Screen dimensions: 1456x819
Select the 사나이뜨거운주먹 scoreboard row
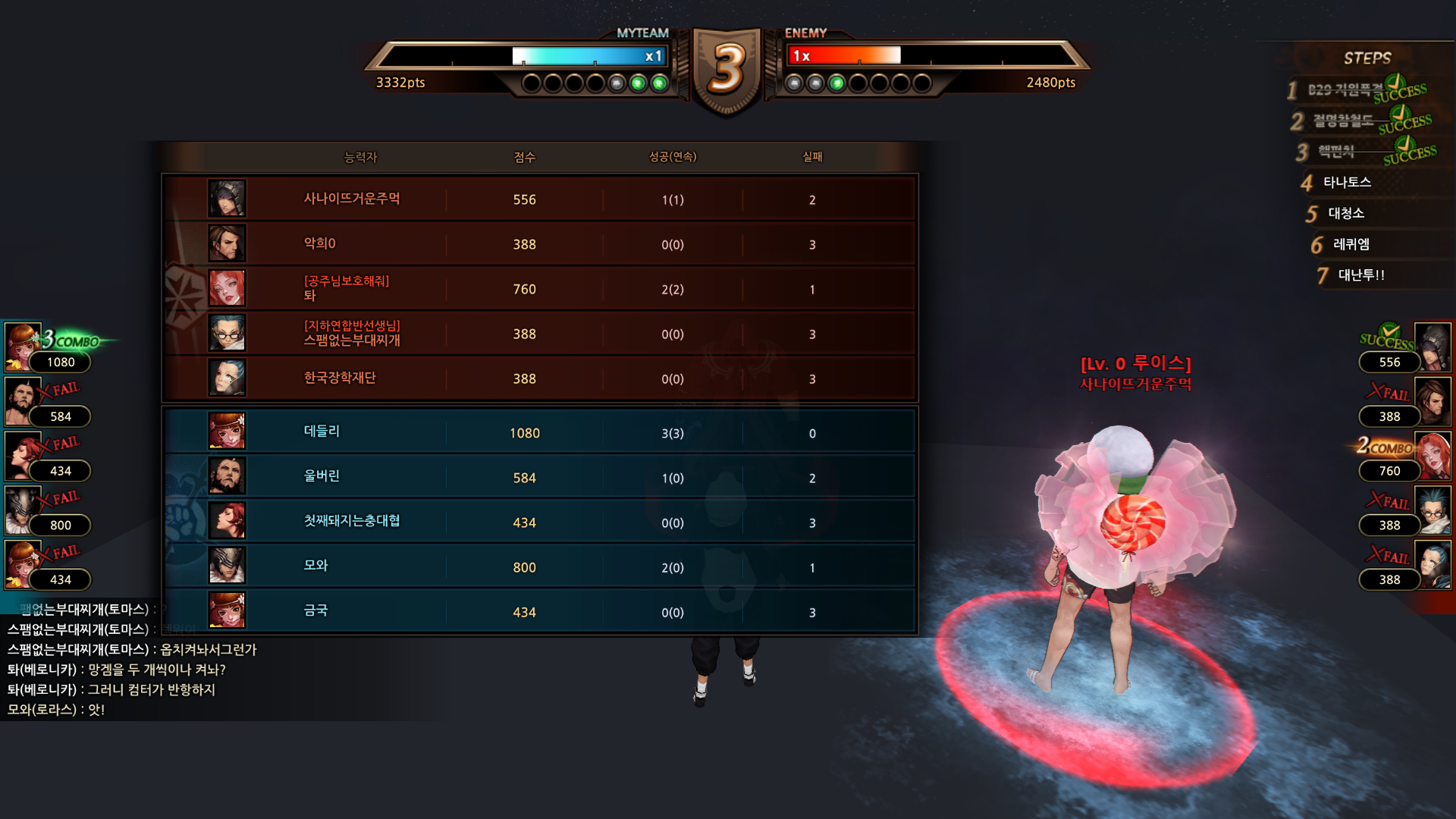[538, 199]
